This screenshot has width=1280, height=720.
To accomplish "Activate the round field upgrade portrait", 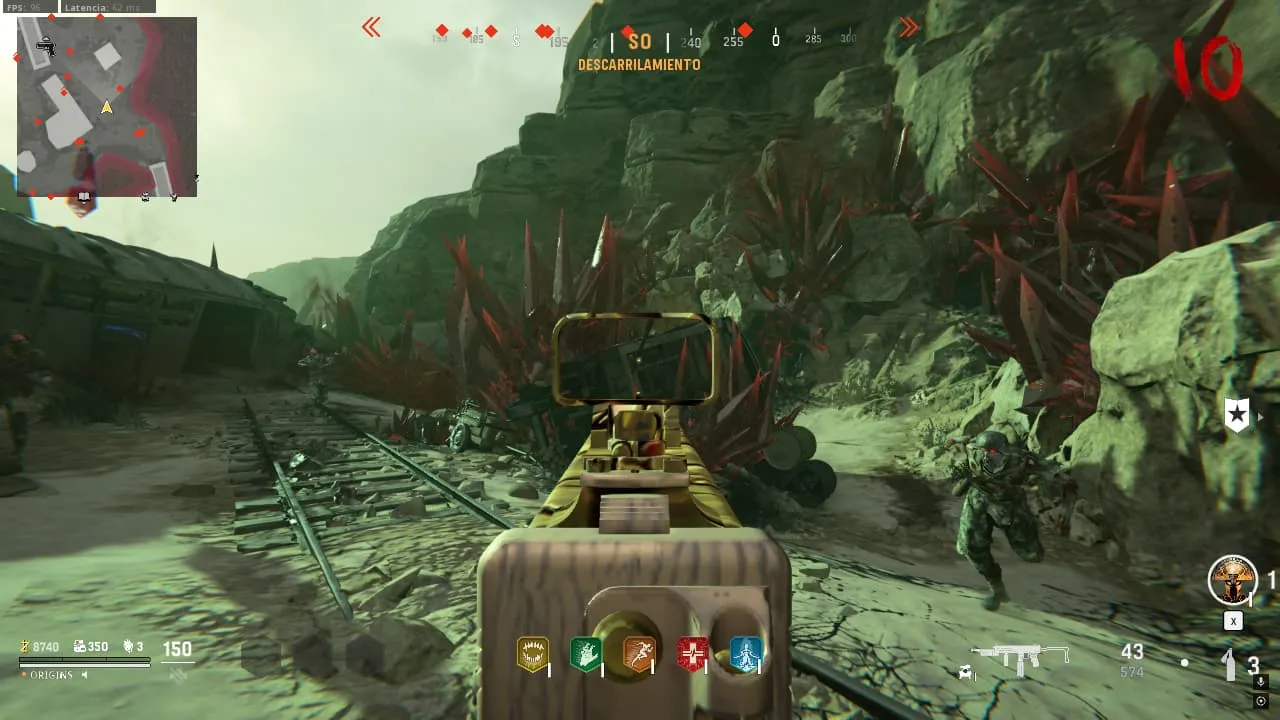I will pyautogui.click(x=1232, y=579).
